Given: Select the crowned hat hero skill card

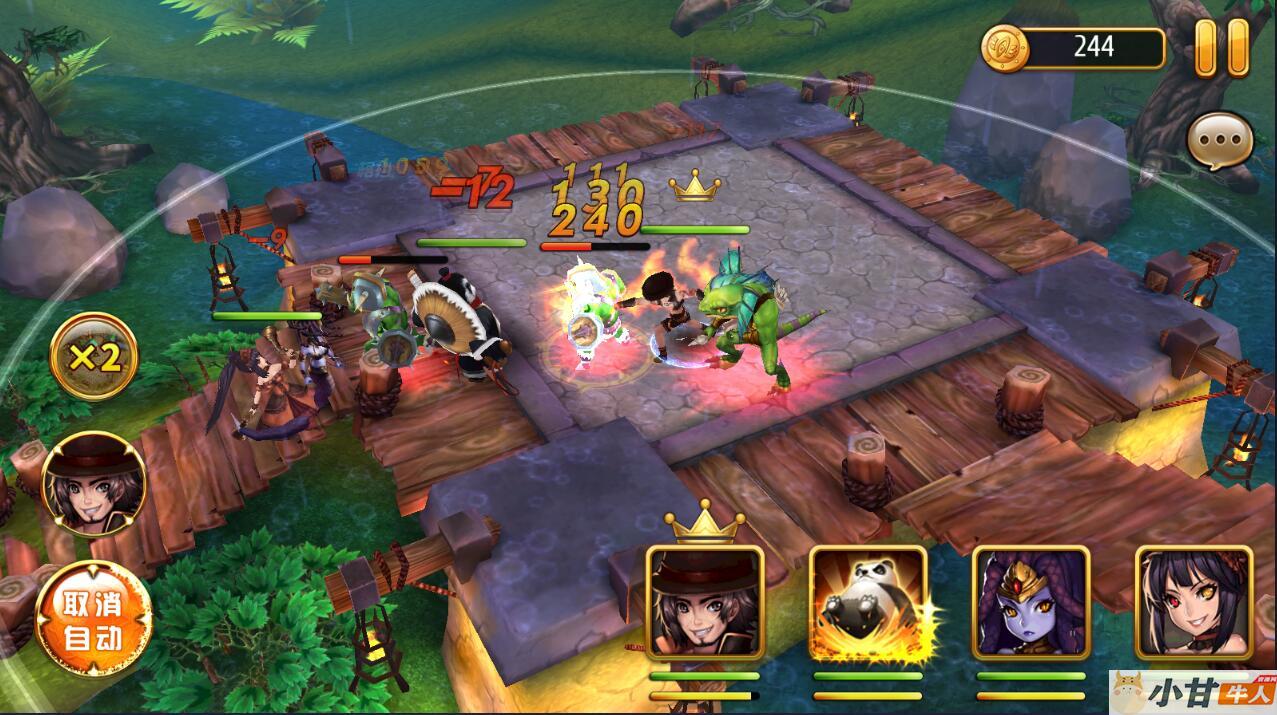Looking at the screenshot, I should (x=705, y=602).
